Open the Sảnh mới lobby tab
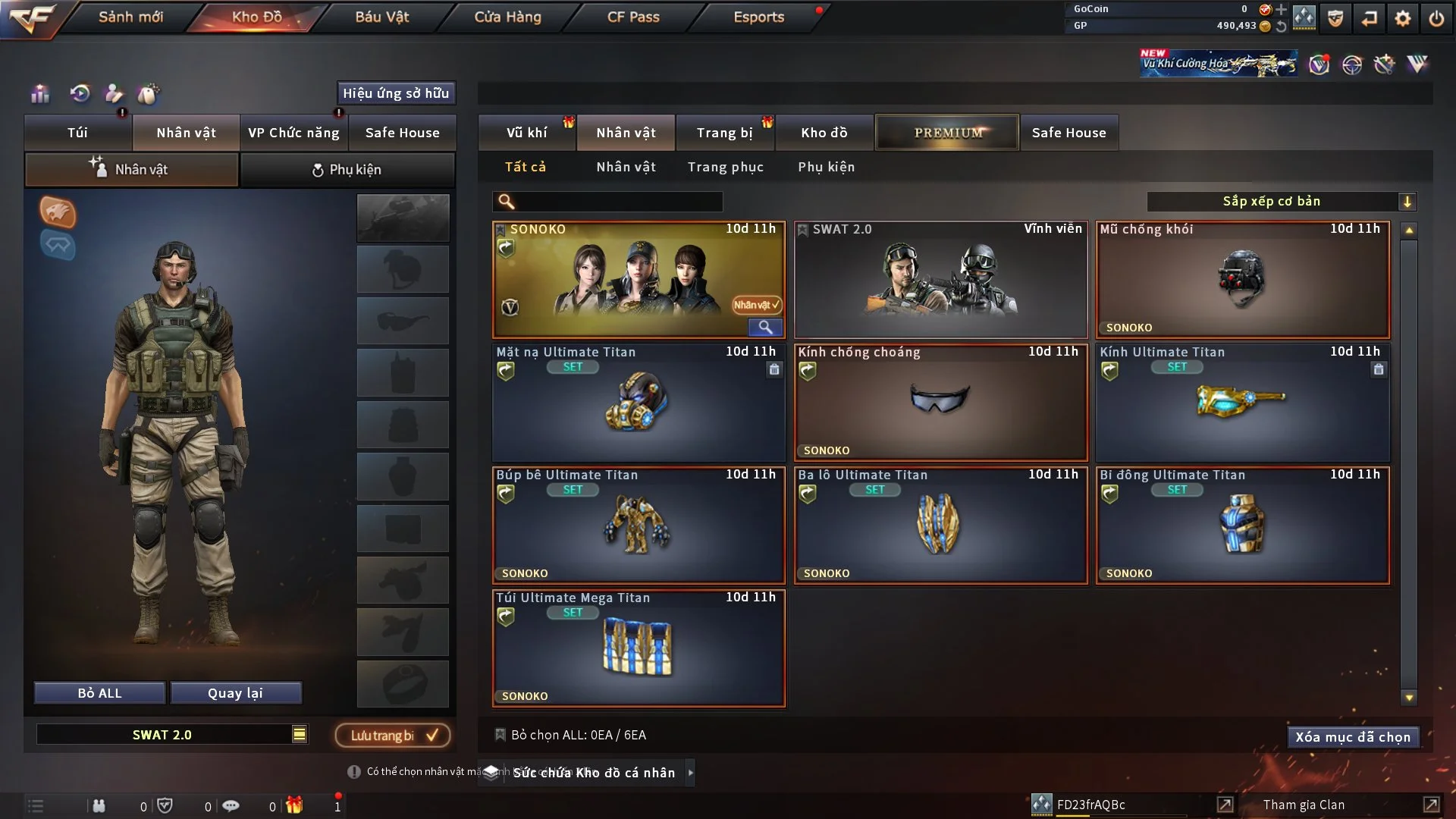This screenshot has height=819, width=1456. [x=130, y=17]
